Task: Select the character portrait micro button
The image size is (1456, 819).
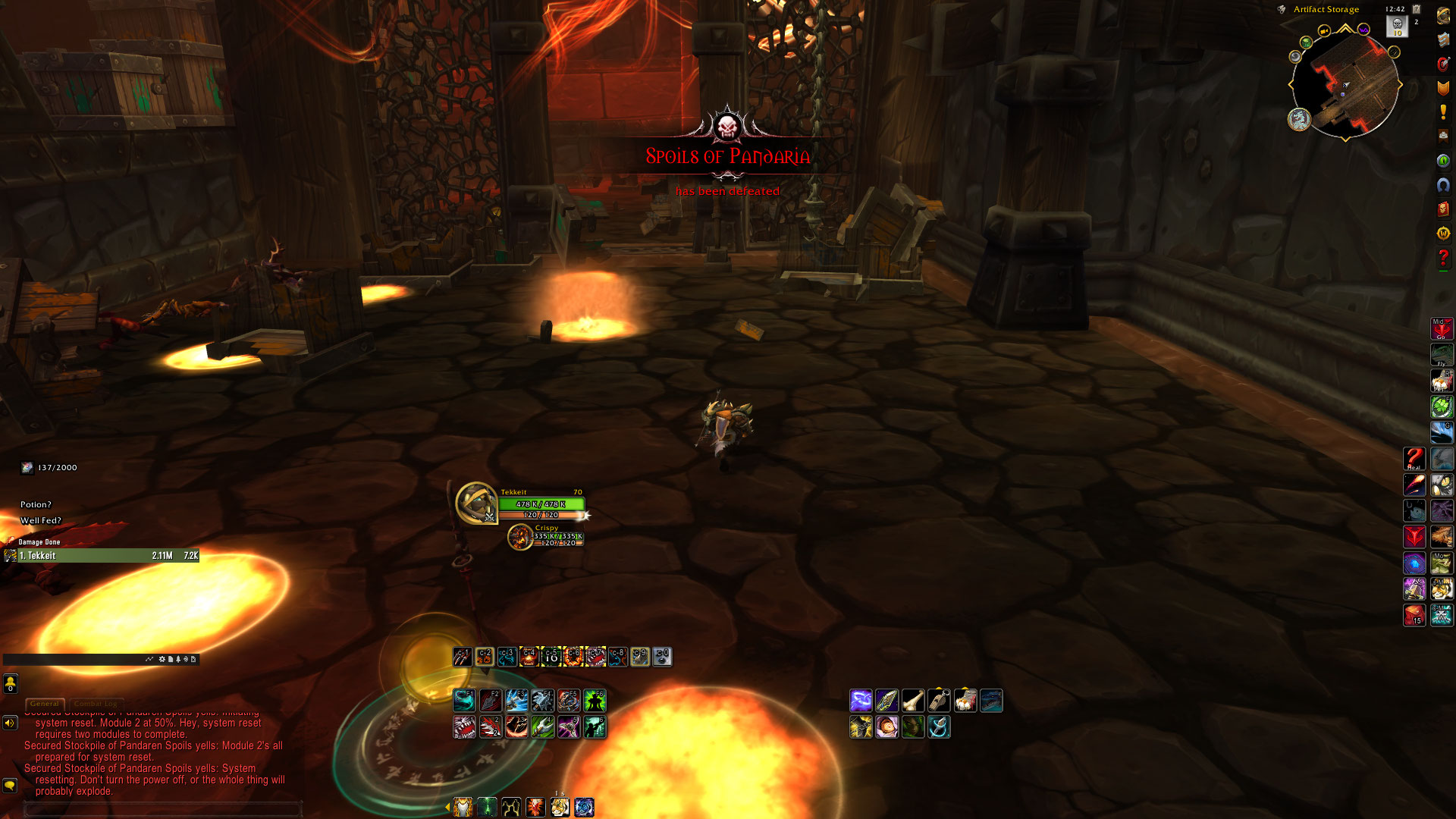Action: [x=1442, y=16]
